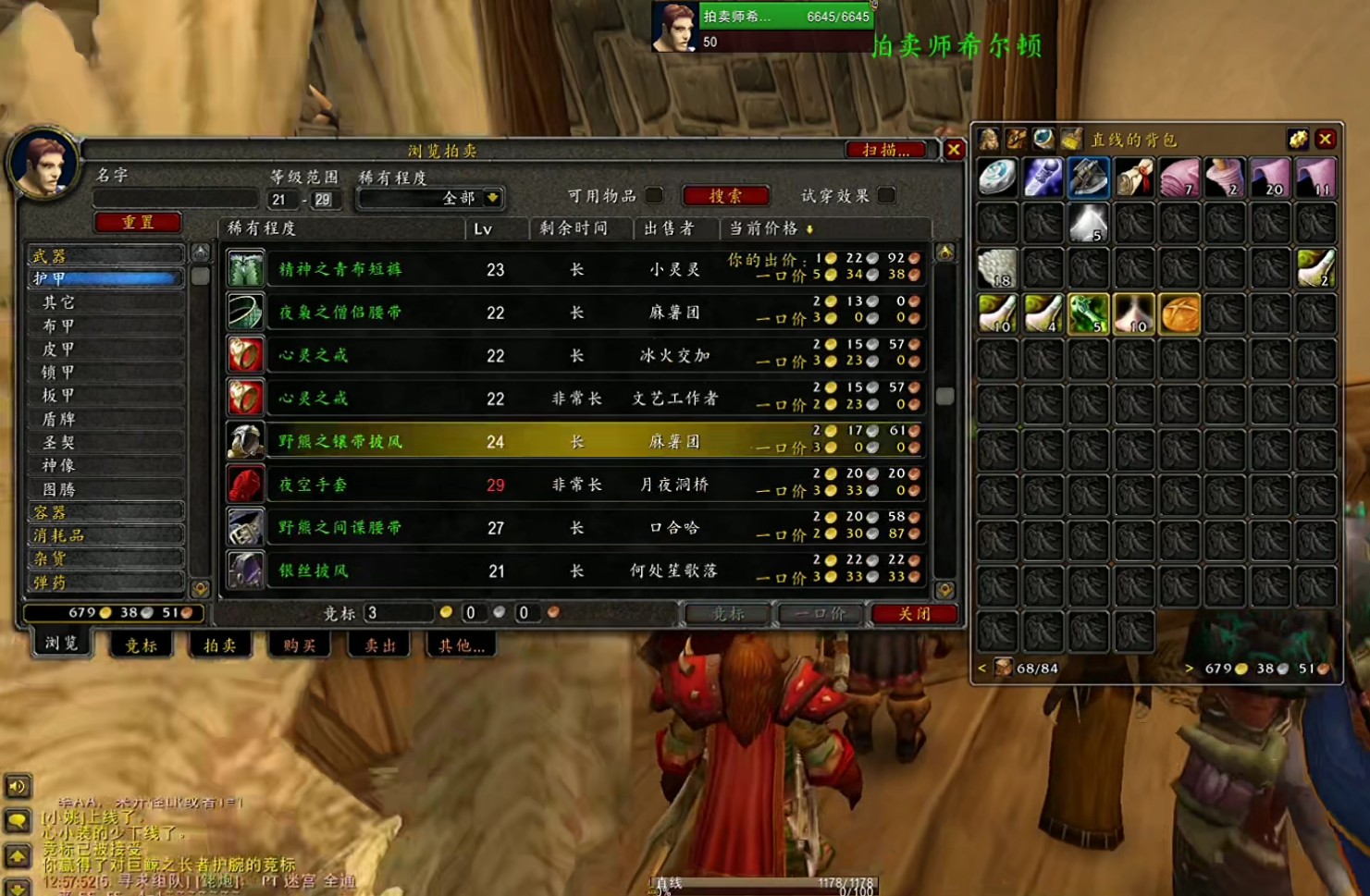Viewport: 1370px width, 896px height.
Task: Switch to the 竞标 tab
Action: tap(140, 644)
